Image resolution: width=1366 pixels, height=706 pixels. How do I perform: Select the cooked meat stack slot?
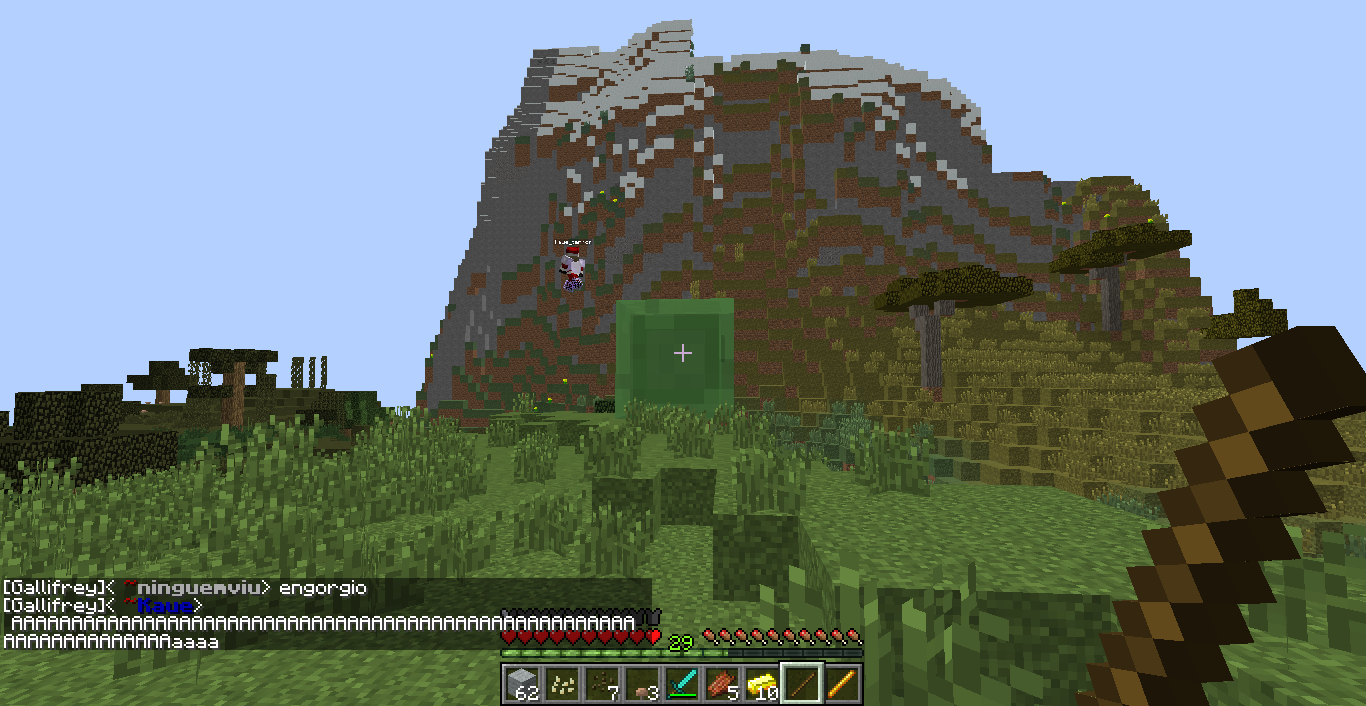pyautogui.click(x=722, y=684)
